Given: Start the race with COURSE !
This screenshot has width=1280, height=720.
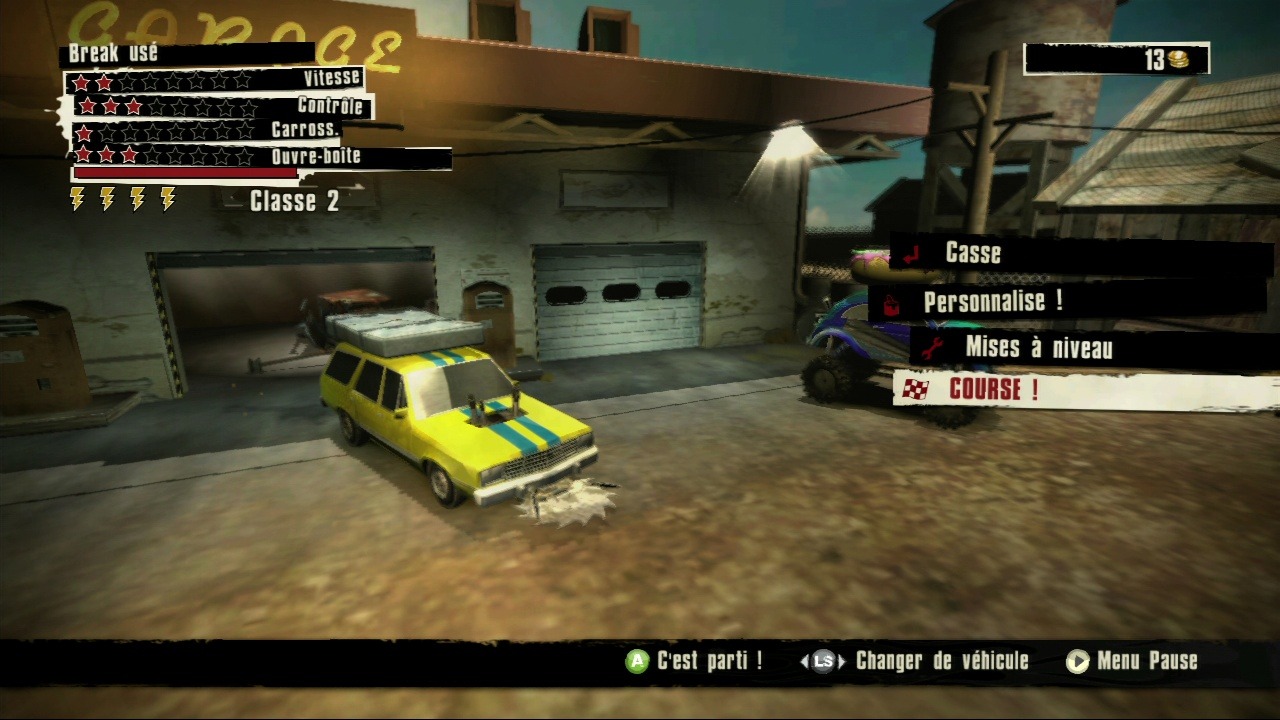Looking at the screenshot, I should (993, 390).
